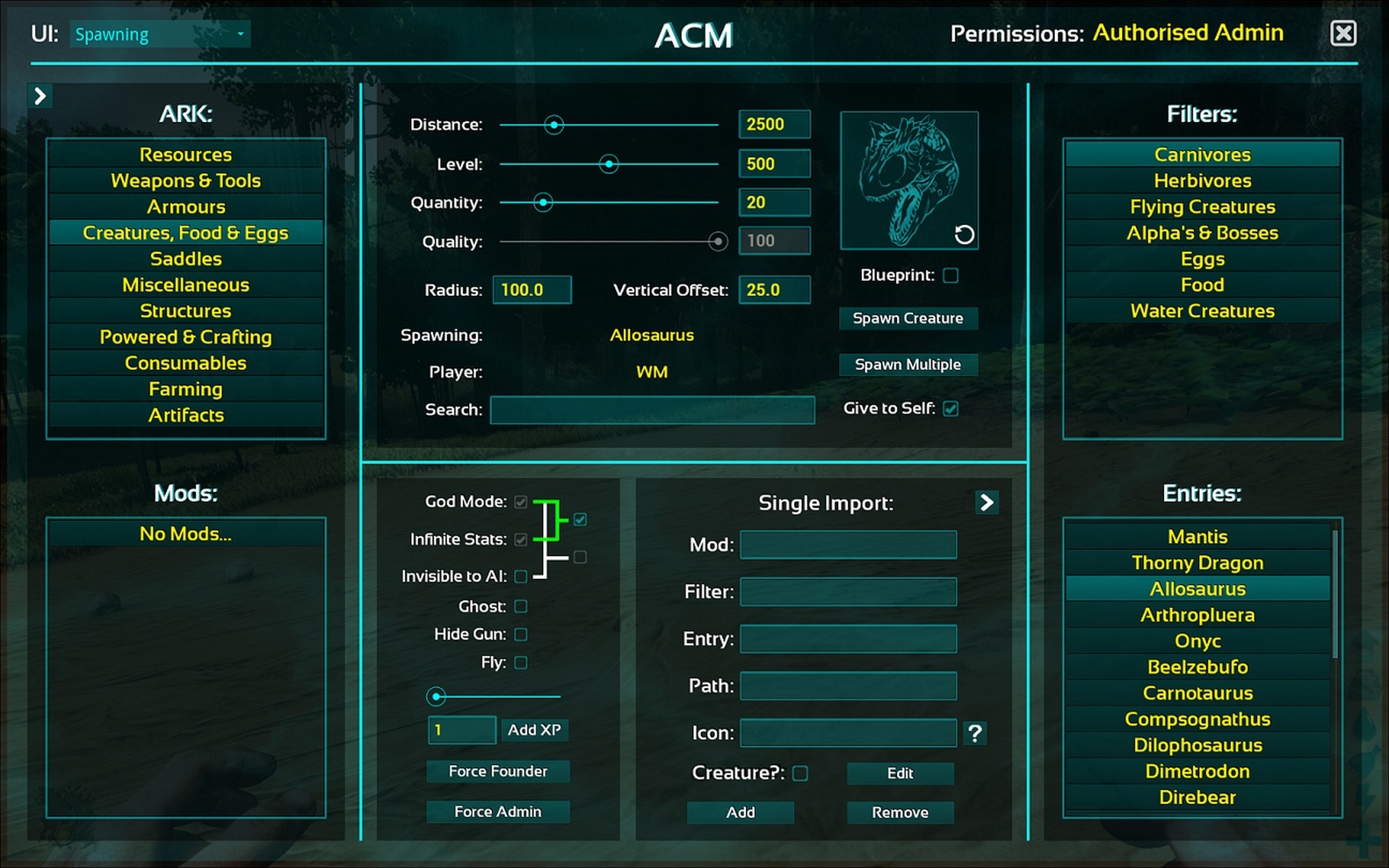Screen dimensions: 1389x868
Task: Select Thorny Dragon from the entries
Action: [1197, 562]
